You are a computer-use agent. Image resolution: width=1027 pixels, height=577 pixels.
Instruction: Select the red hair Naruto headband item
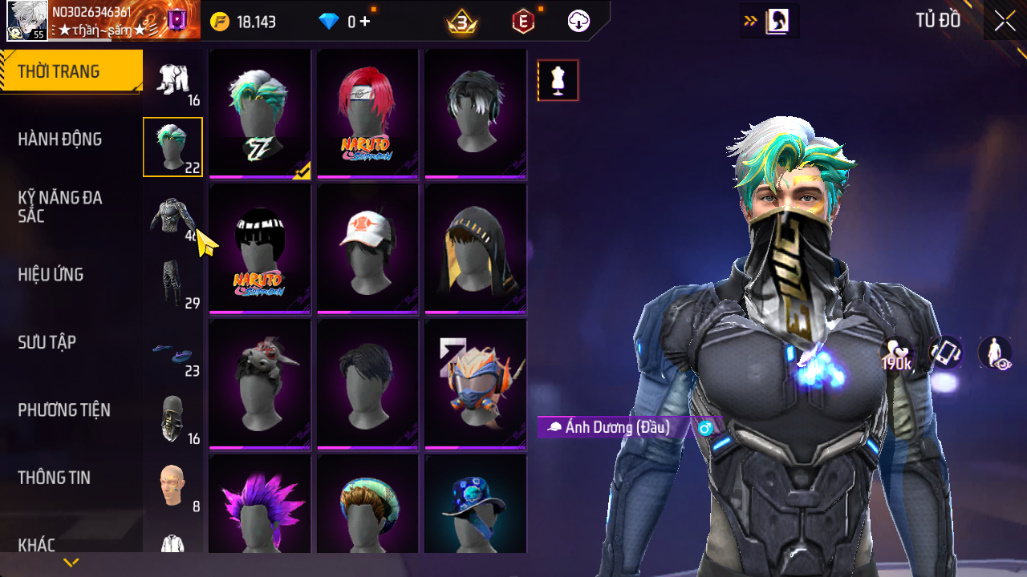pos(367,114)
